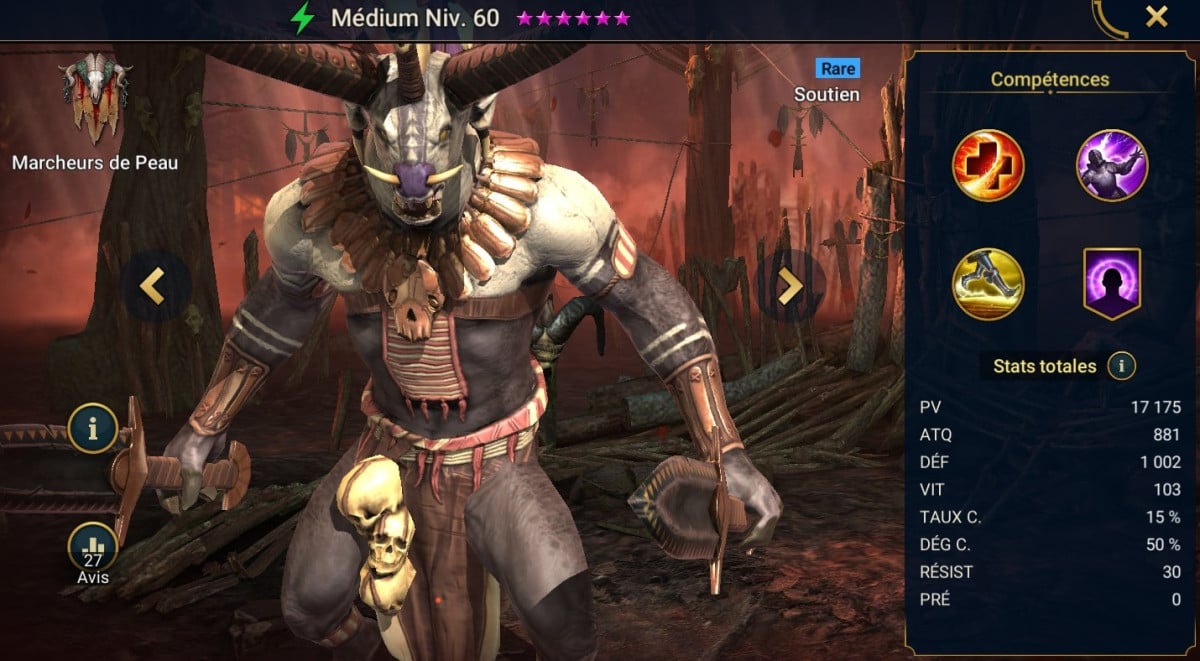
Task: Select the purple spirit figure skill icon
Action: (1111, 166)
